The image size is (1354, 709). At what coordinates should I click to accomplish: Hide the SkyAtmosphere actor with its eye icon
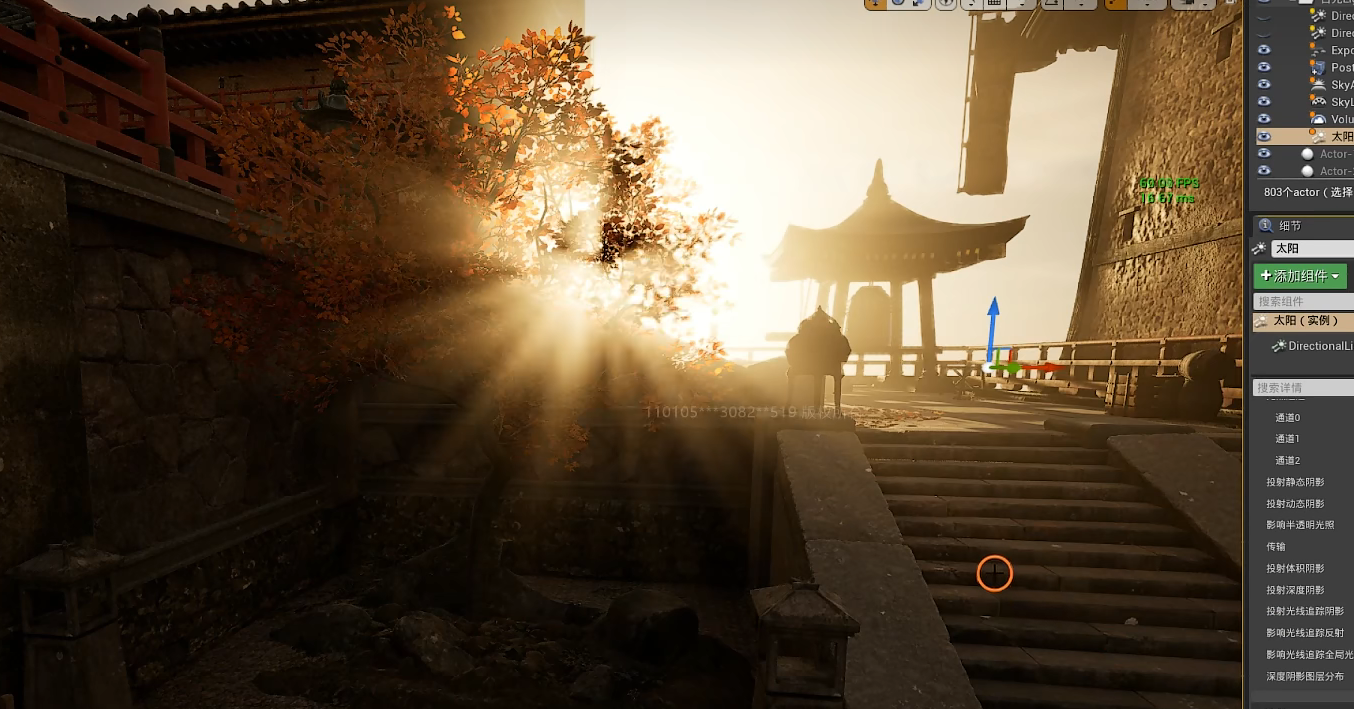tap(1264, 85)
